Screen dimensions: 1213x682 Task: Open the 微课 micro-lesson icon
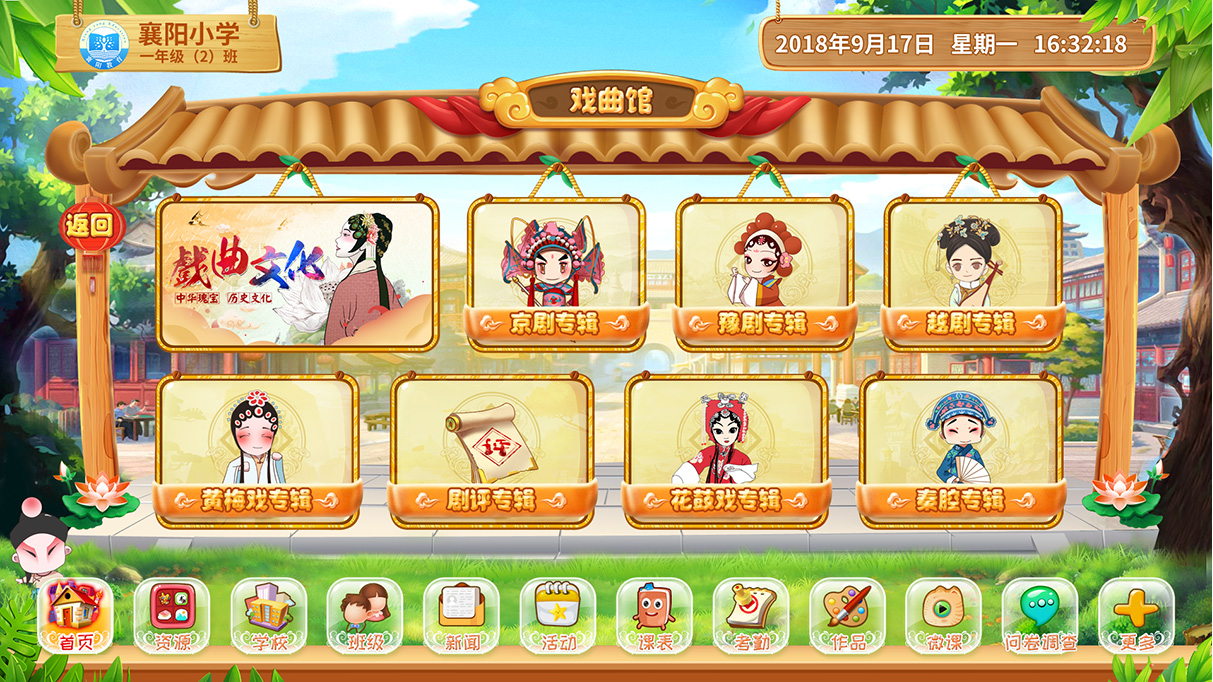tap(943, 615)
